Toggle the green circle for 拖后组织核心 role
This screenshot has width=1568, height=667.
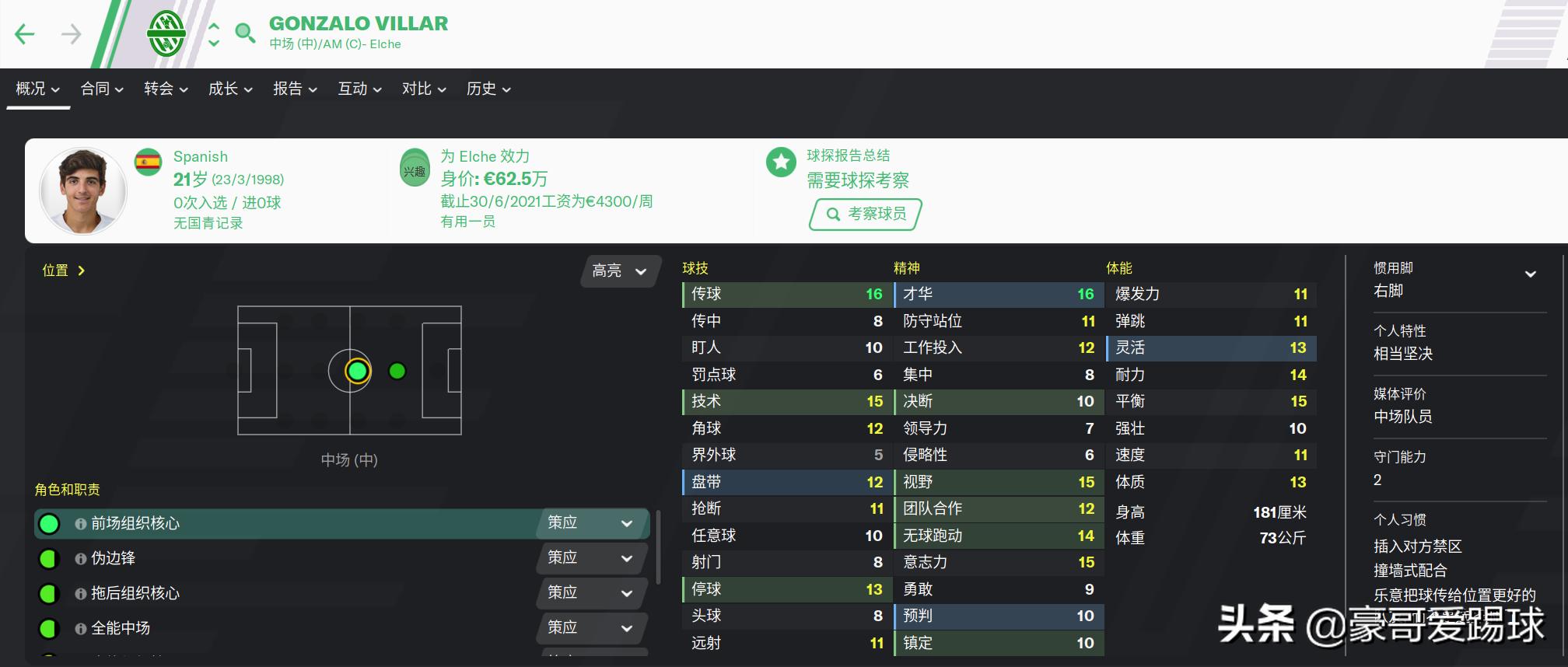(49, 593)
